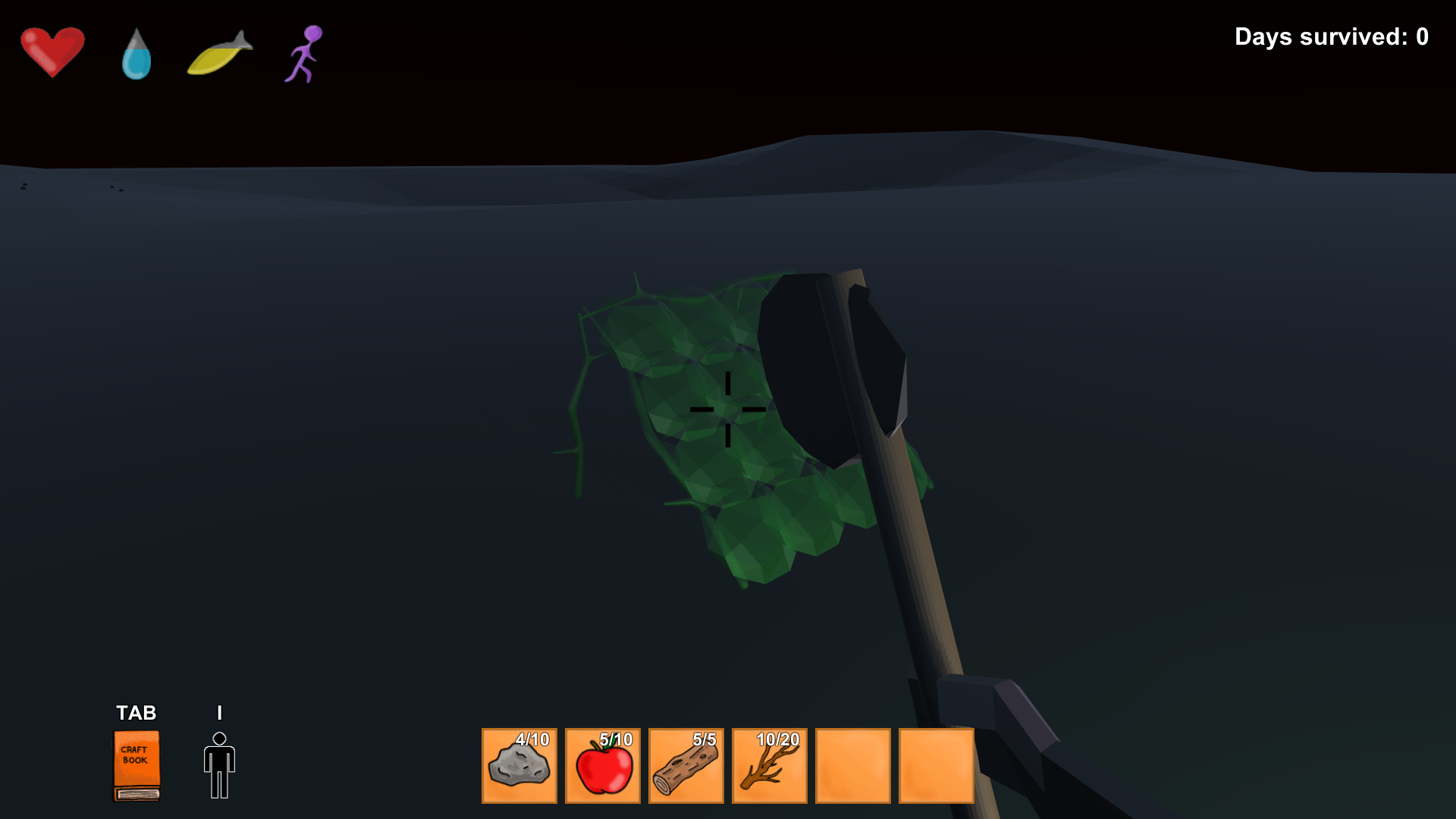Select the stone item in the hotbar
The width and height of the screenshot is (1456, 819).
click(x=519, y=766)
